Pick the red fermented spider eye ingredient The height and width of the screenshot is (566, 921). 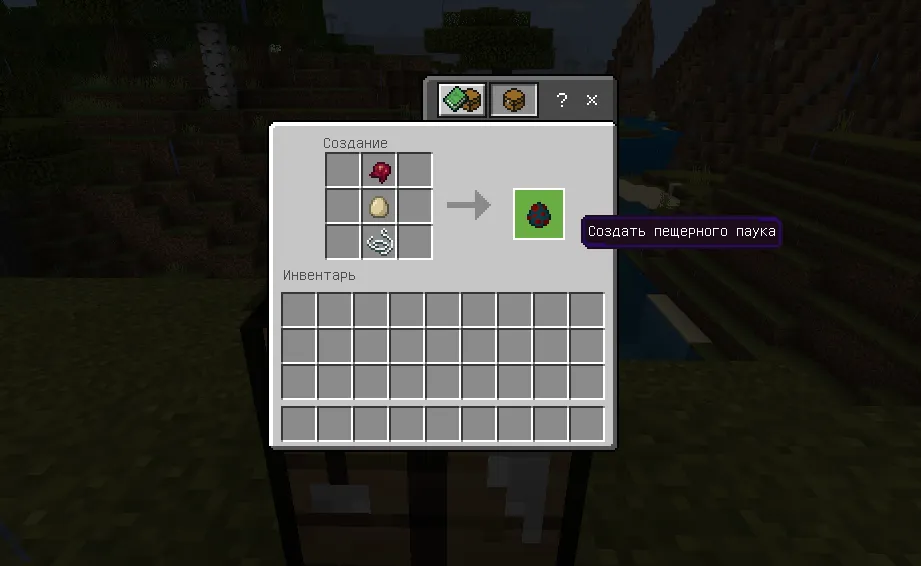click(x=379, y=171)
